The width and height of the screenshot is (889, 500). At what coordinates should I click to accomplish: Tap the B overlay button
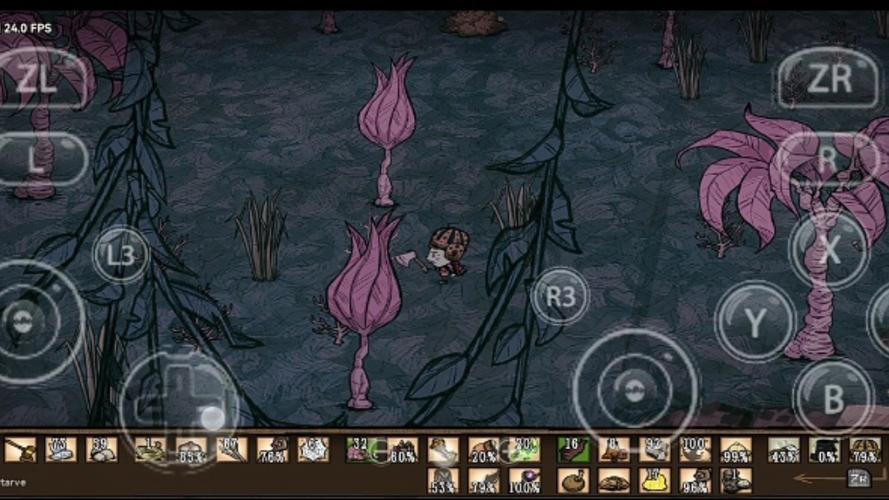833,397
